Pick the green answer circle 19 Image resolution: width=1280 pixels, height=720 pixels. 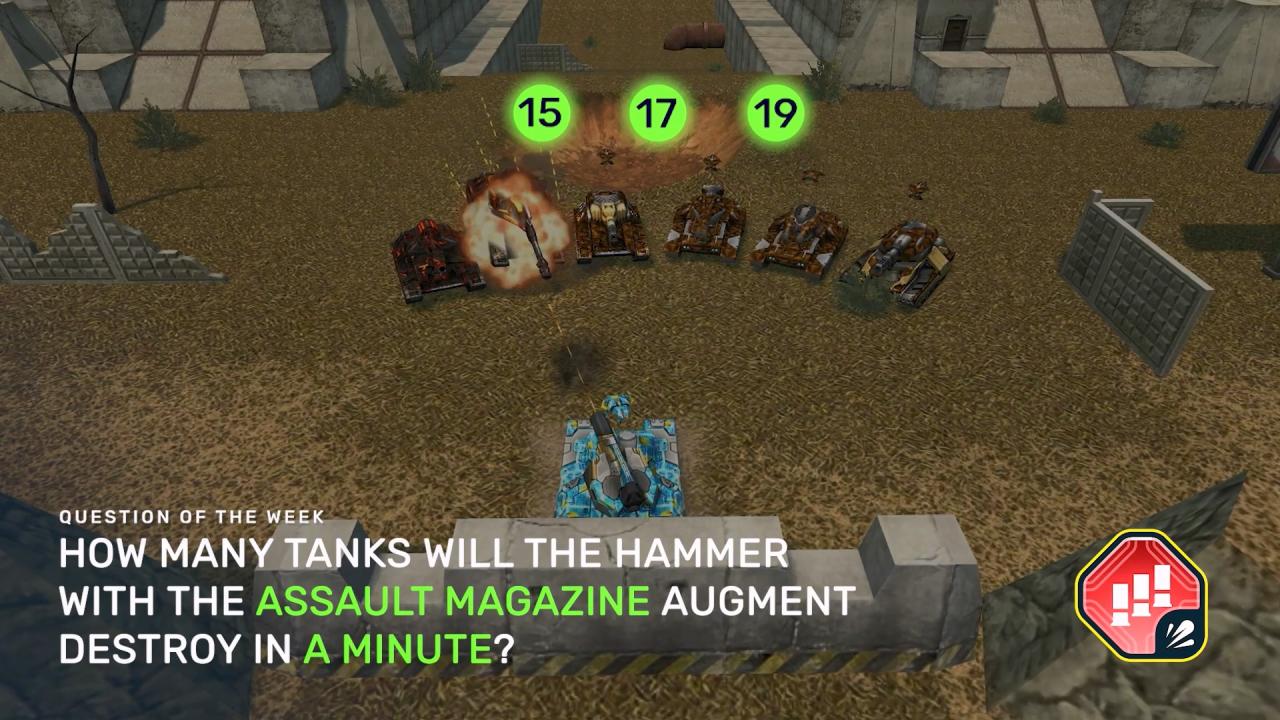[x=775, y=113]
